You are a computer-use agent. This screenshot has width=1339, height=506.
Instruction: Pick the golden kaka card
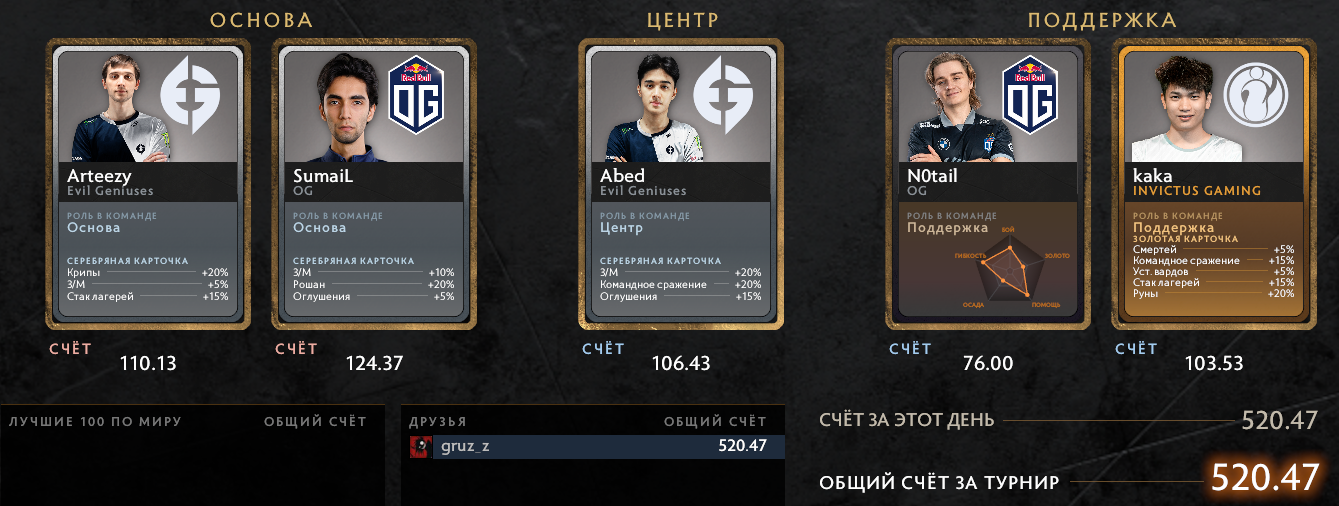[1214, 184]
